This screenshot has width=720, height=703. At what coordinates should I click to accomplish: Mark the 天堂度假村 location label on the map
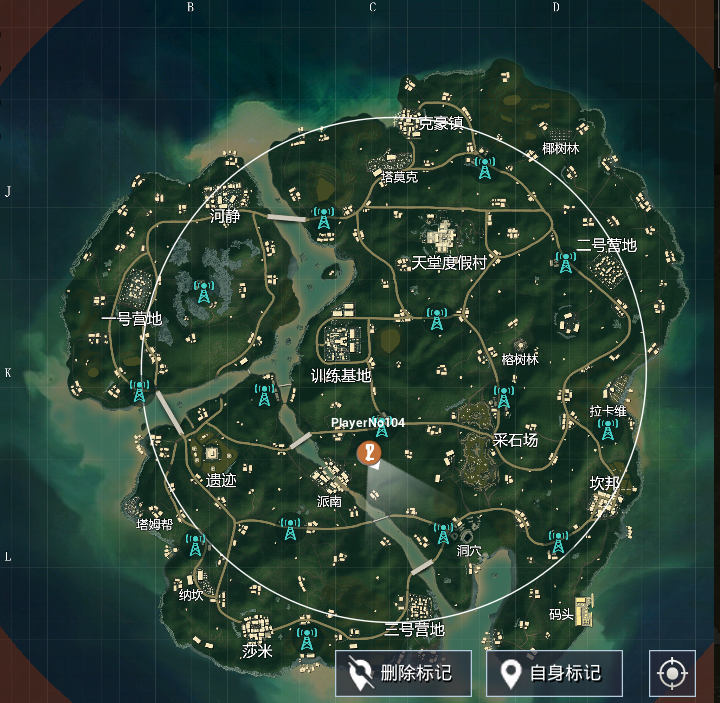pos(449,263)
